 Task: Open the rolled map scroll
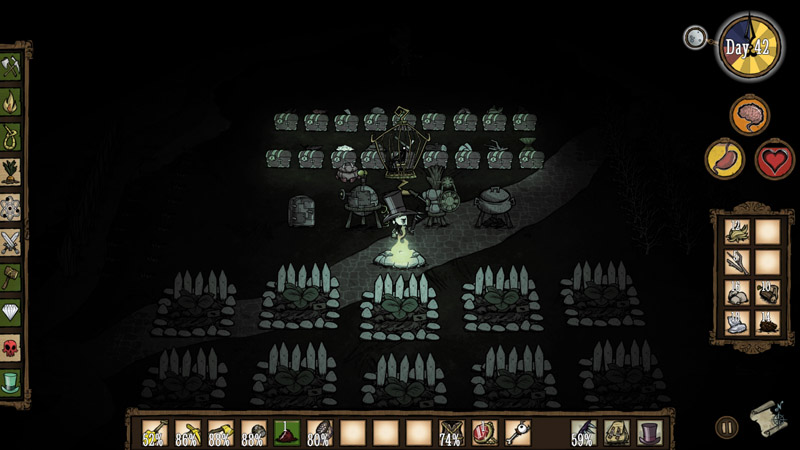point(765,419)
